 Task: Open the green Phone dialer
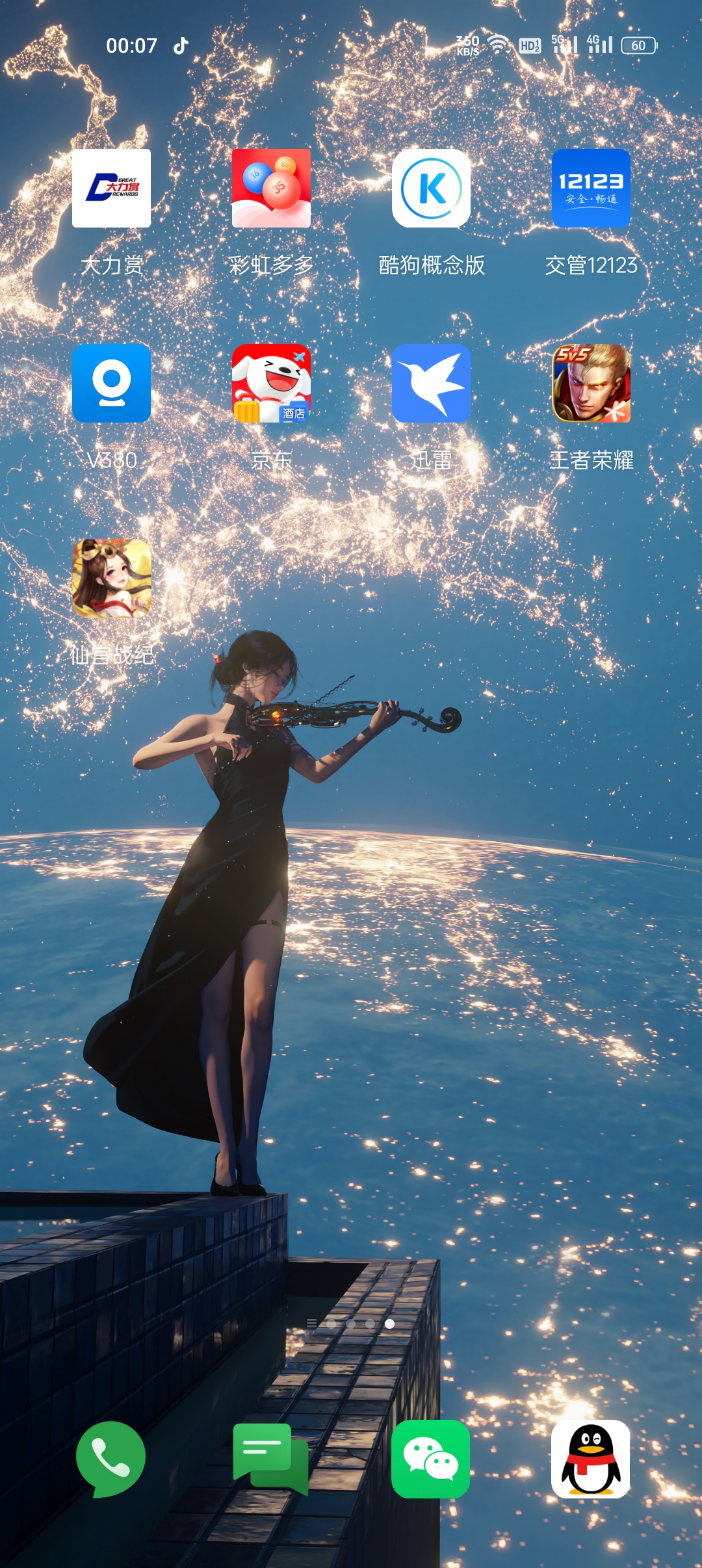click(x=110, y=1459)
